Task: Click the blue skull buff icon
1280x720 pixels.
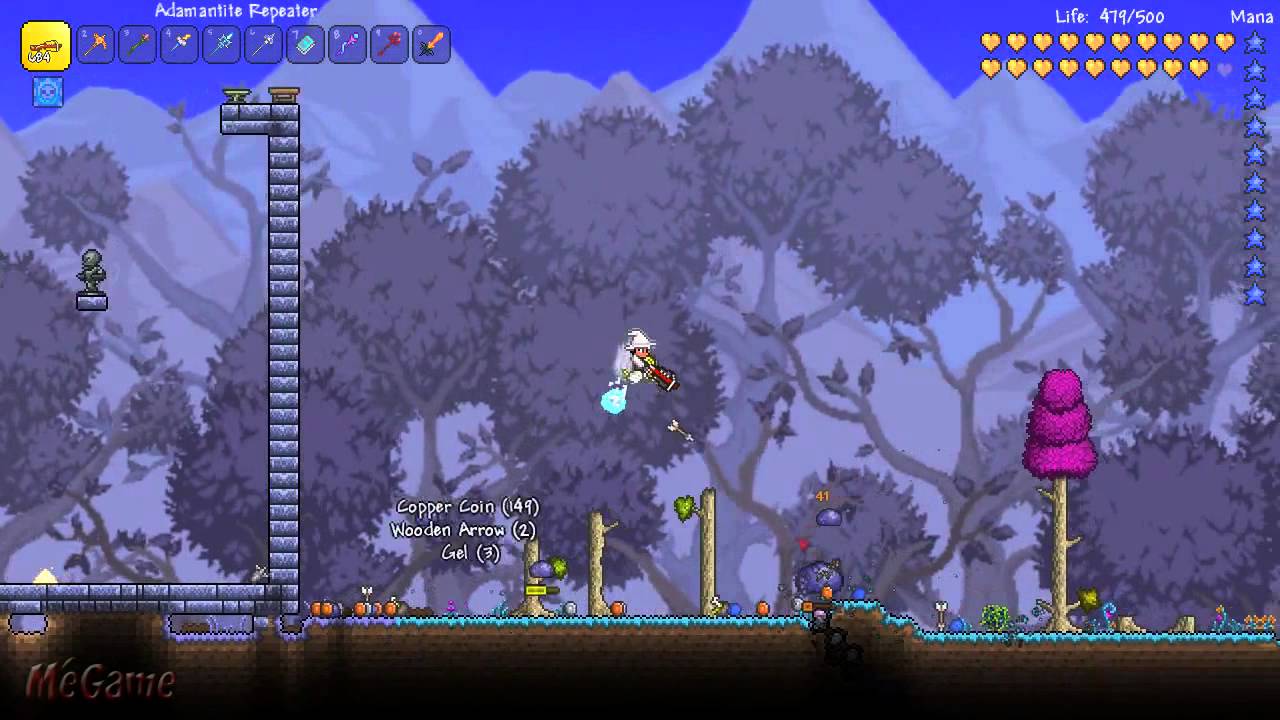Action: (x=48, y=92)
